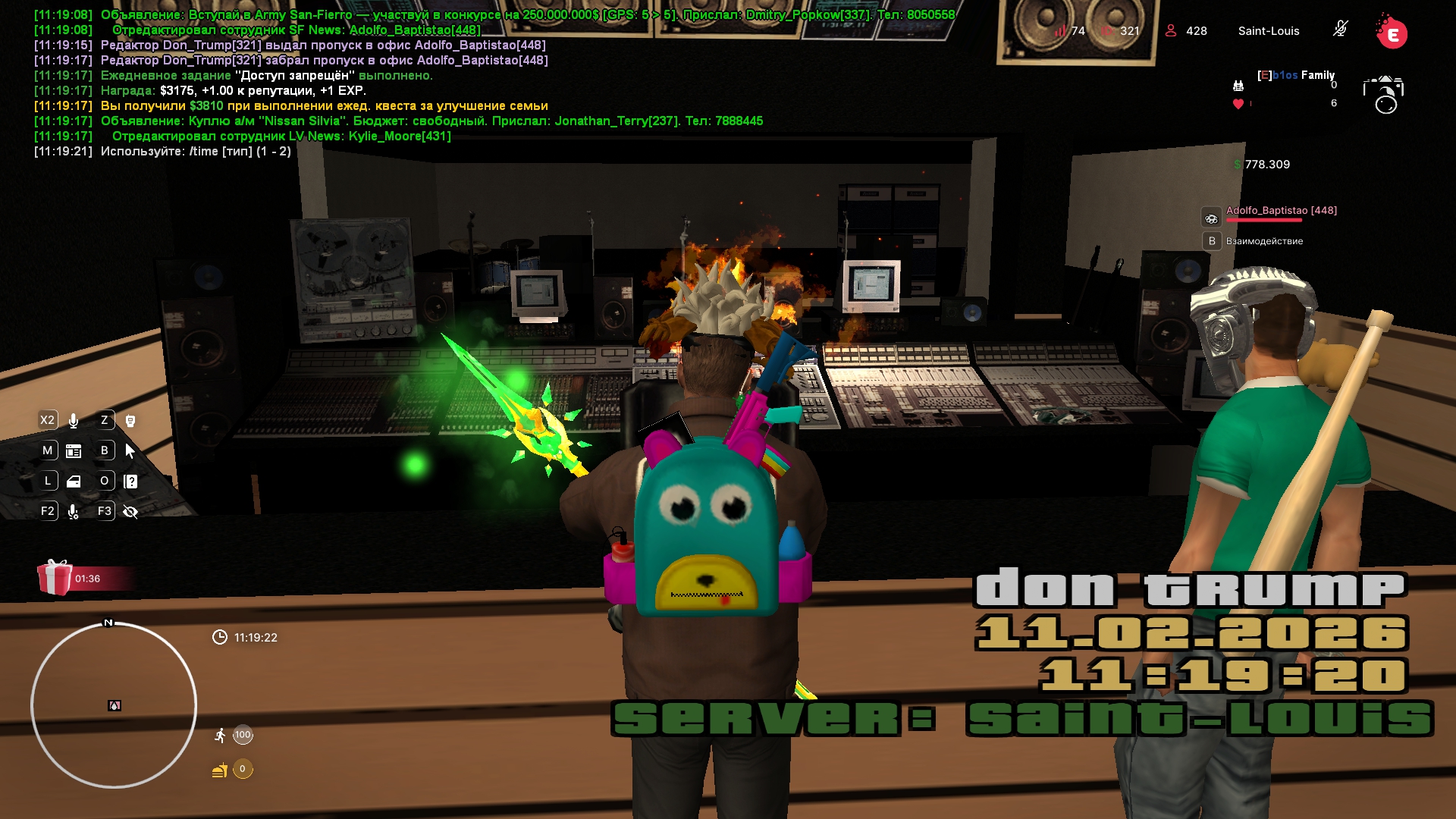Click the Nissan Silvia advertisement chat line
1456x819 pixels.
point(431,121)
